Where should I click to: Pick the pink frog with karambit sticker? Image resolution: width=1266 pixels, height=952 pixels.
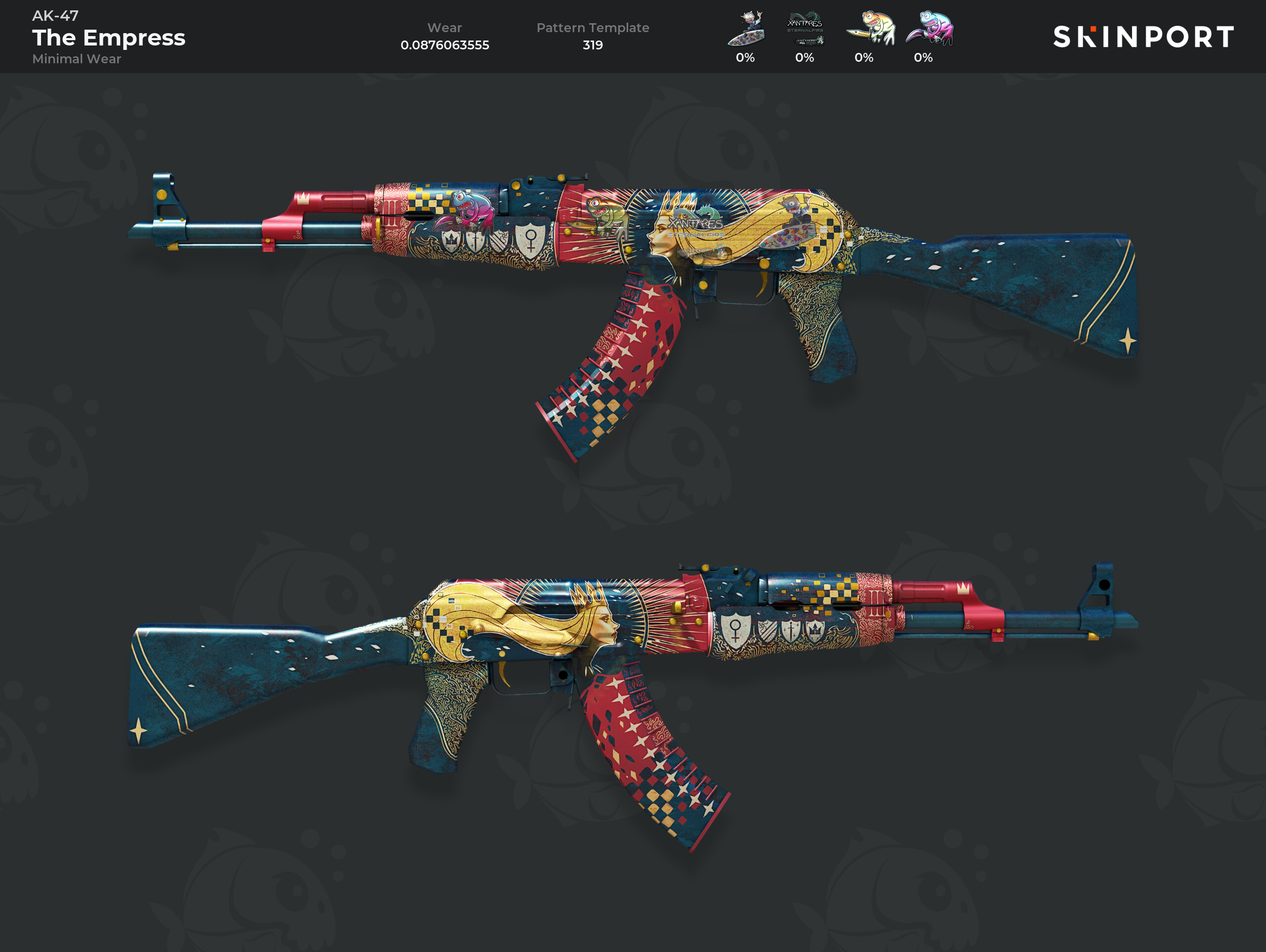[x=929, y=29]
